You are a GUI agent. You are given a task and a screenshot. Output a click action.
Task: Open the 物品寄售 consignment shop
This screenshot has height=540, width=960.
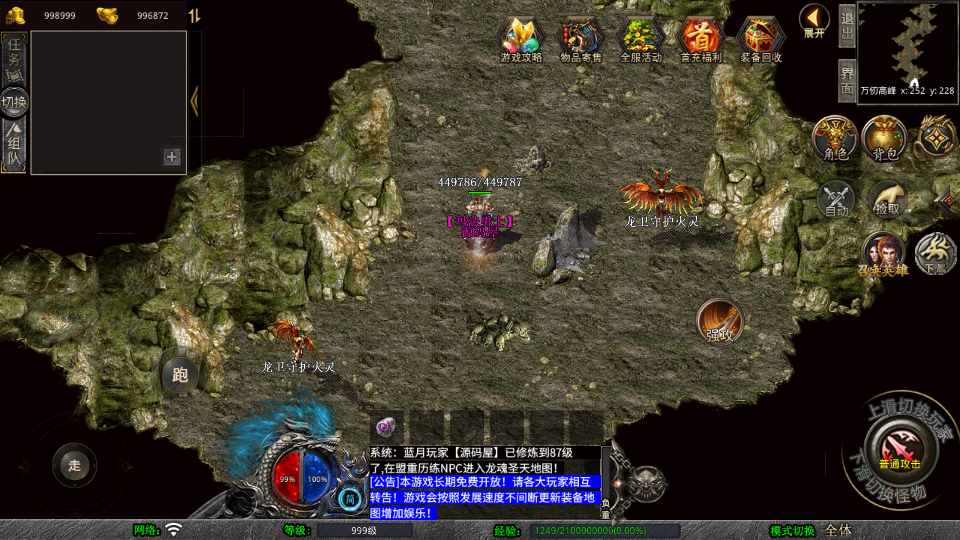coord(580,37)
